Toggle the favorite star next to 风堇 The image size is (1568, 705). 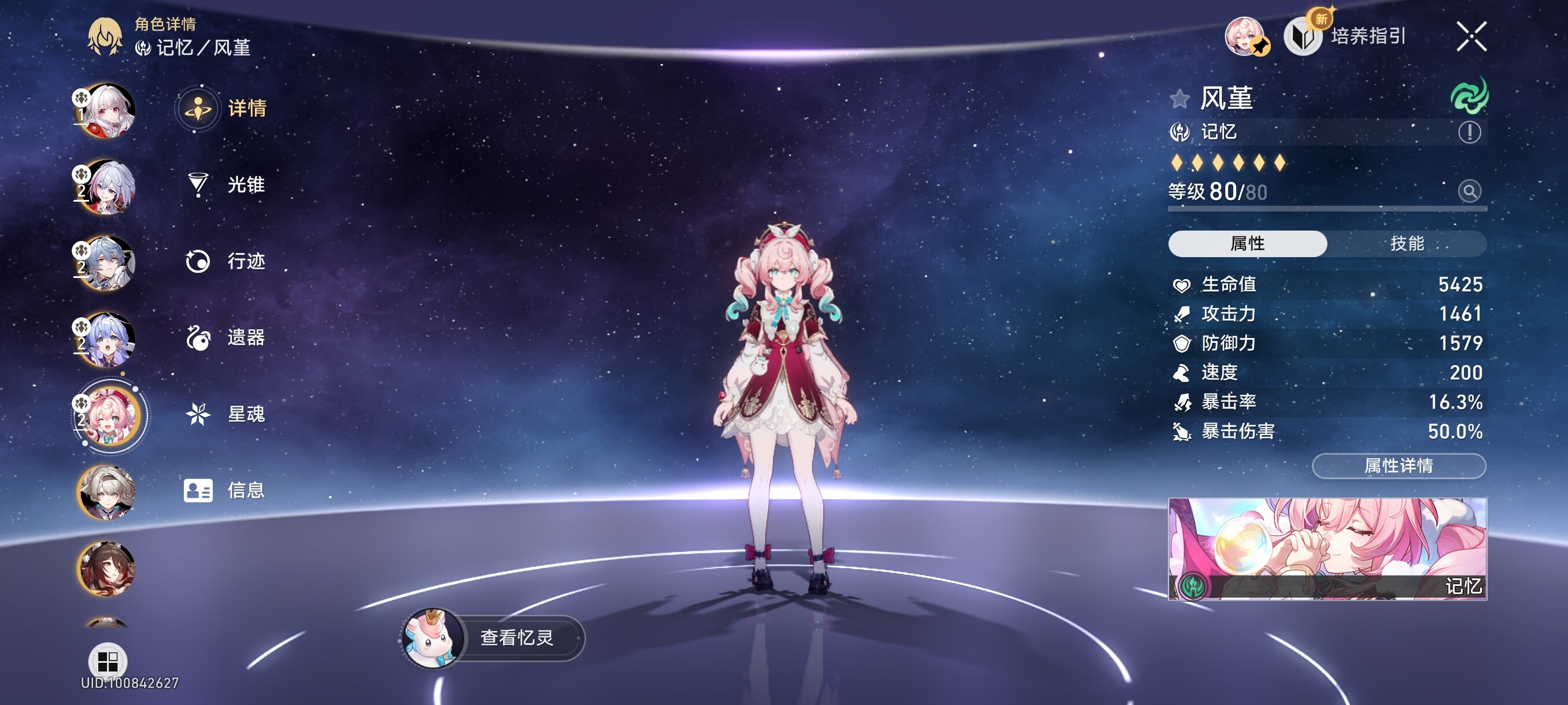(1179, 99)
